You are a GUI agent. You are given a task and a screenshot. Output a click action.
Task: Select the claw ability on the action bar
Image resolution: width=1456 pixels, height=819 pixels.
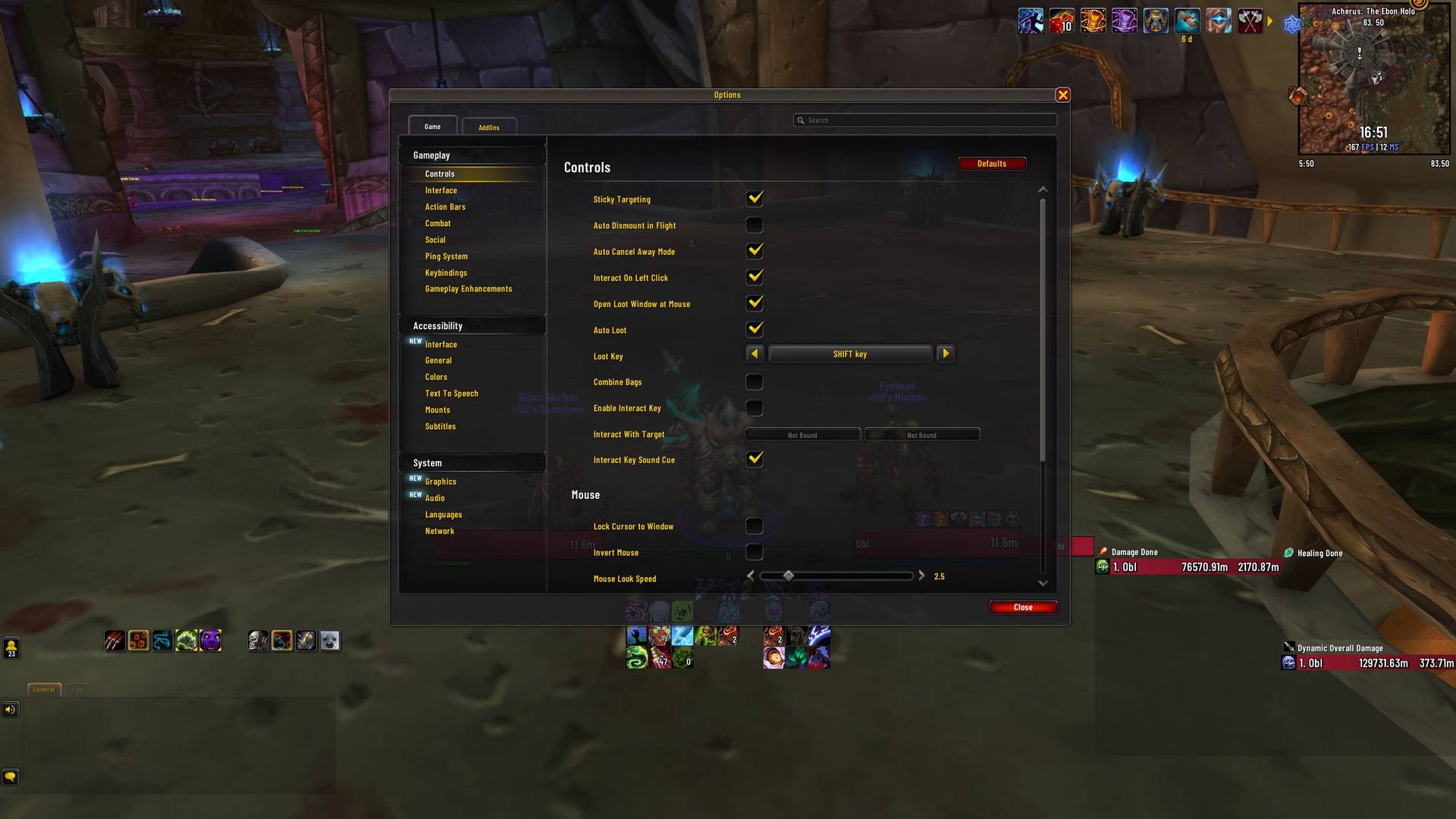click(x=114, y=641)
